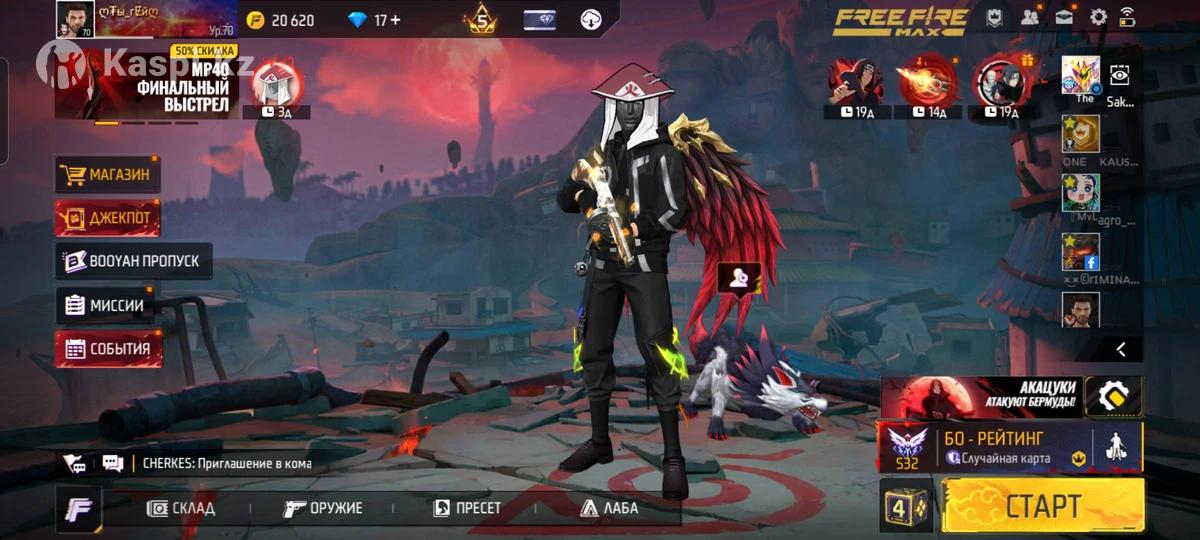Collapse the friends list arrow

pyautogui.click(x=1121, y=349)
